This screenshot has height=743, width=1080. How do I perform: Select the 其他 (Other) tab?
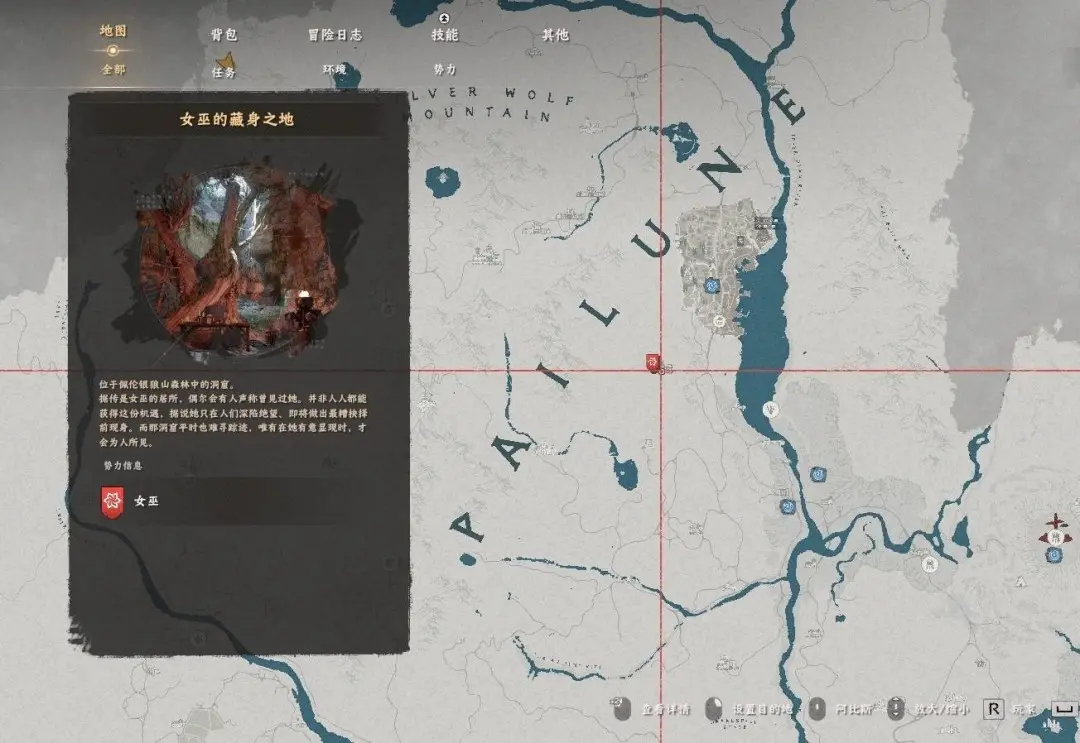point(555,35)
